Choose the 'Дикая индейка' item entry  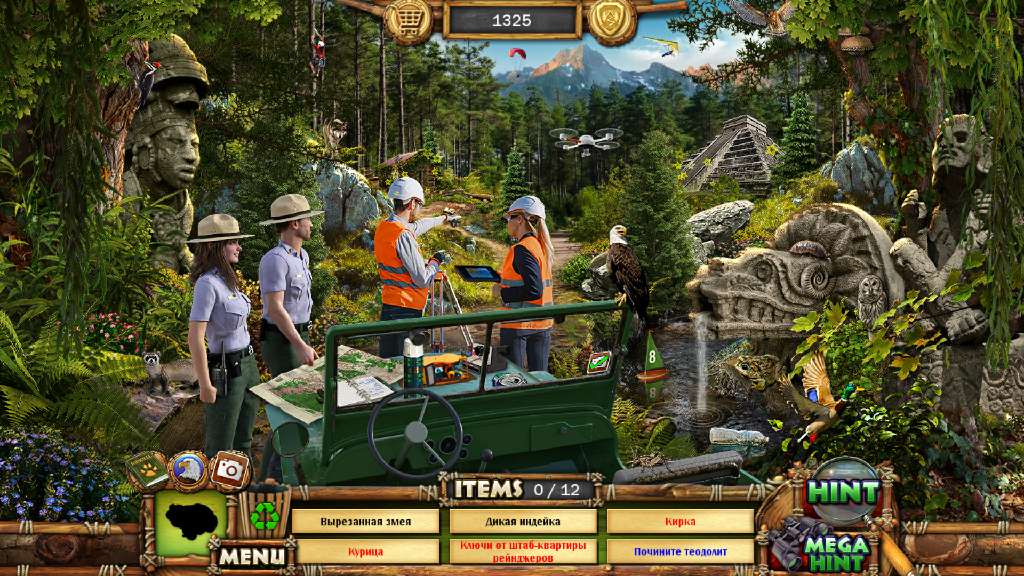tap(523, 522)
